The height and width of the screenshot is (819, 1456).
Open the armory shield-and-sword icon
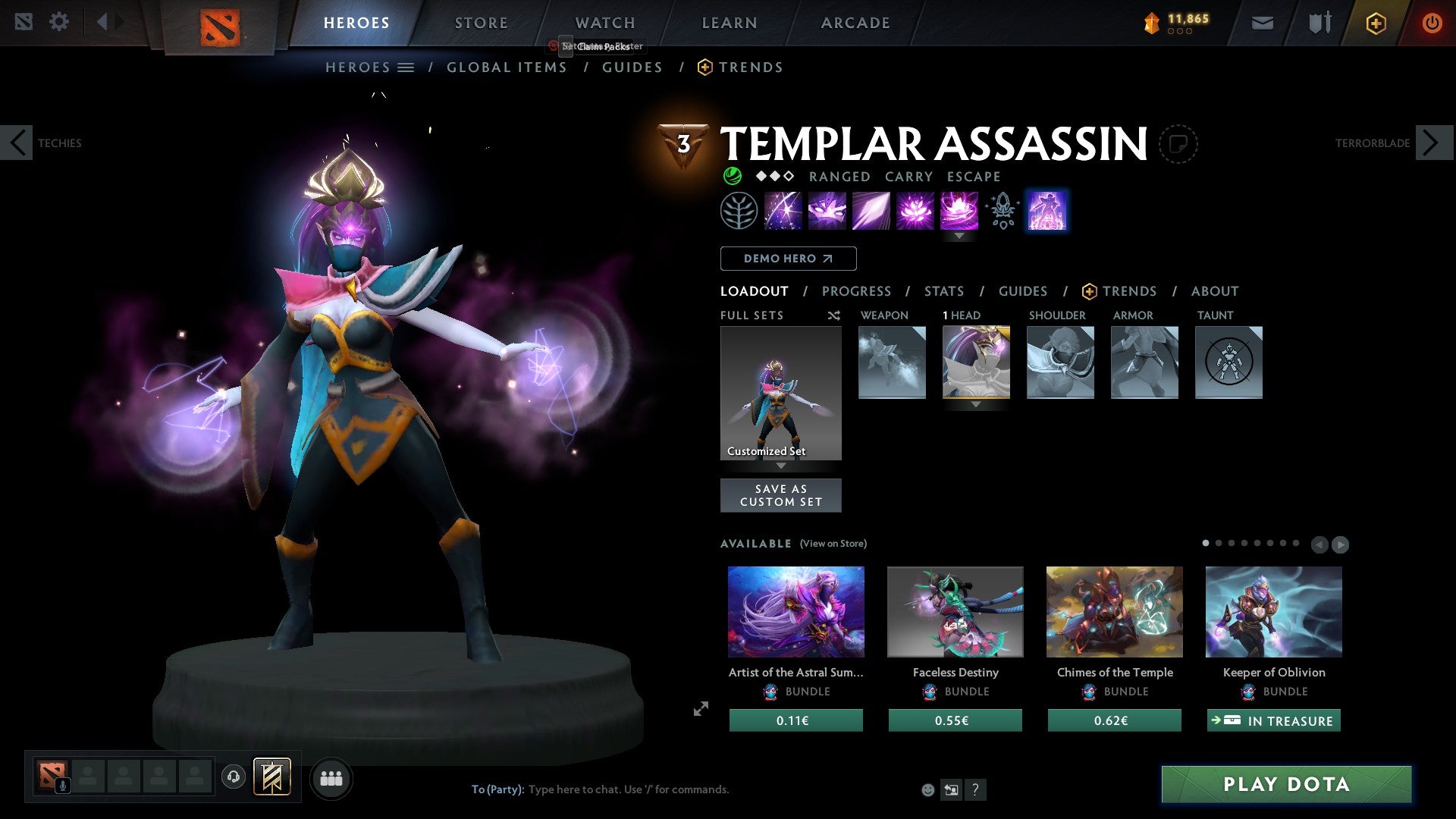[1319, 22]
